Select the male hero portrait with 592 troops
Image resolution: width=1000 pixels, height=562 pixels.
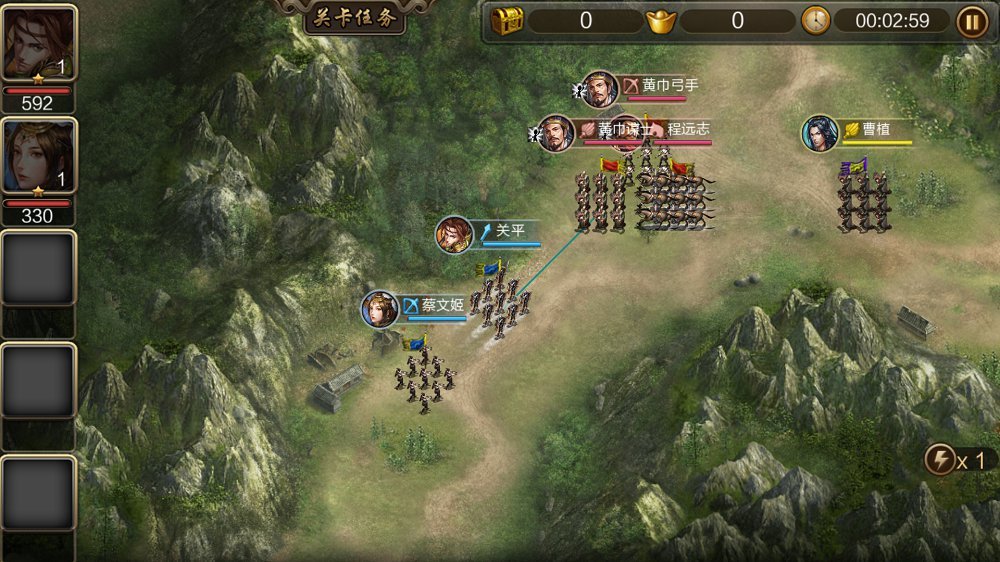pos(38,44)
